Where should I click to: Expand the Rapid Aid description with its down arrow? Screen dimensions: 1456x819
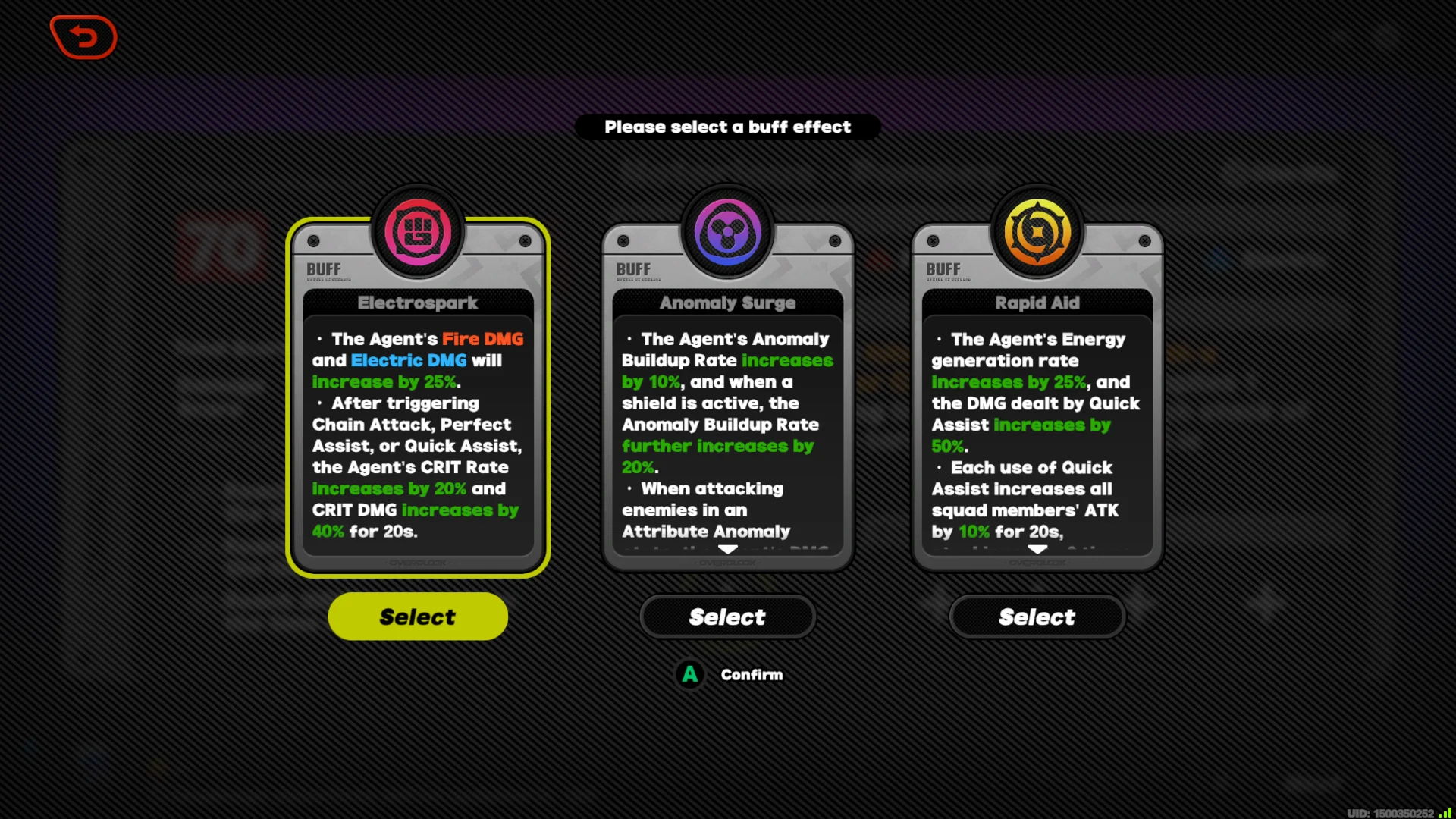point(1038,551)
